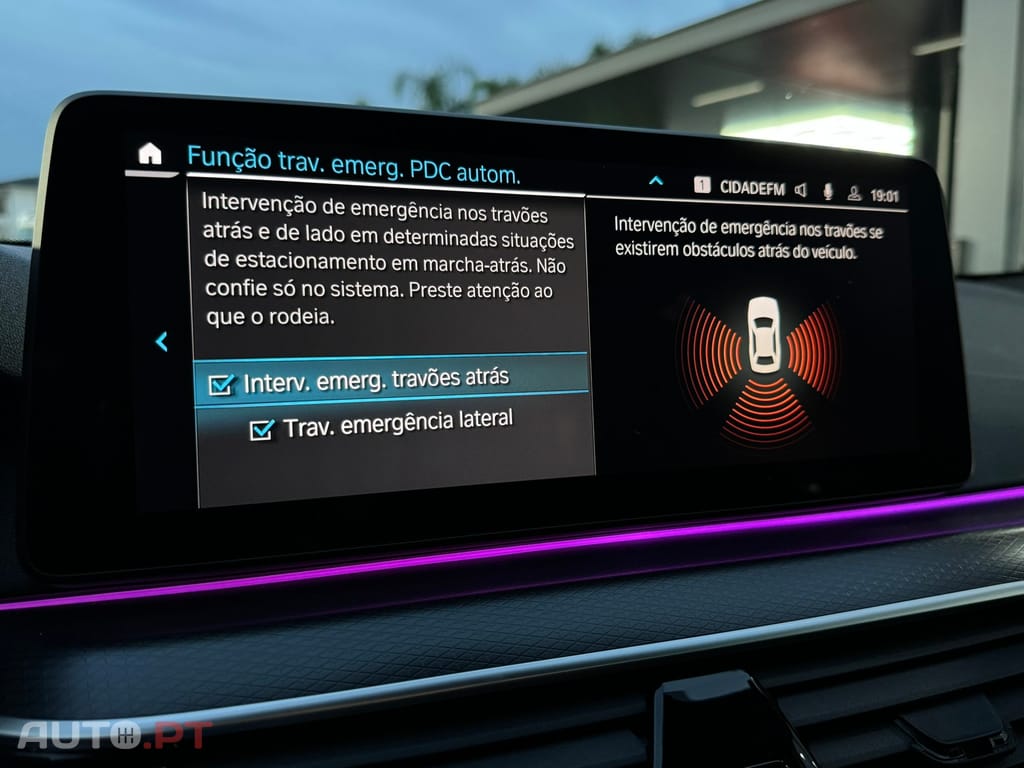Open the CIDADEFM radio station indicator

751,187
